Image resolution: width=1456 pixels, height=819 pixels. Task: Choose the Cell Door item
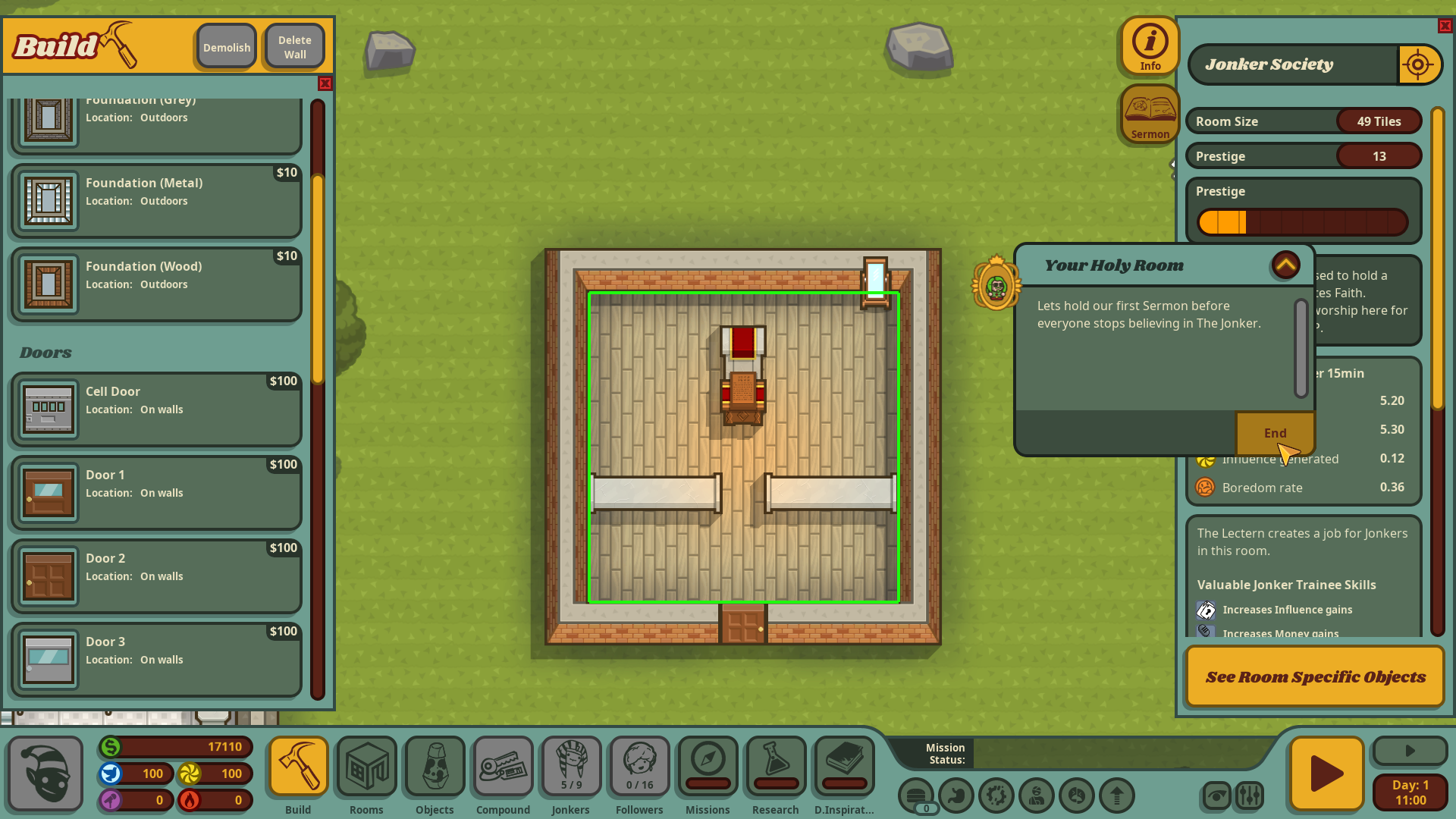click(156, 409)
